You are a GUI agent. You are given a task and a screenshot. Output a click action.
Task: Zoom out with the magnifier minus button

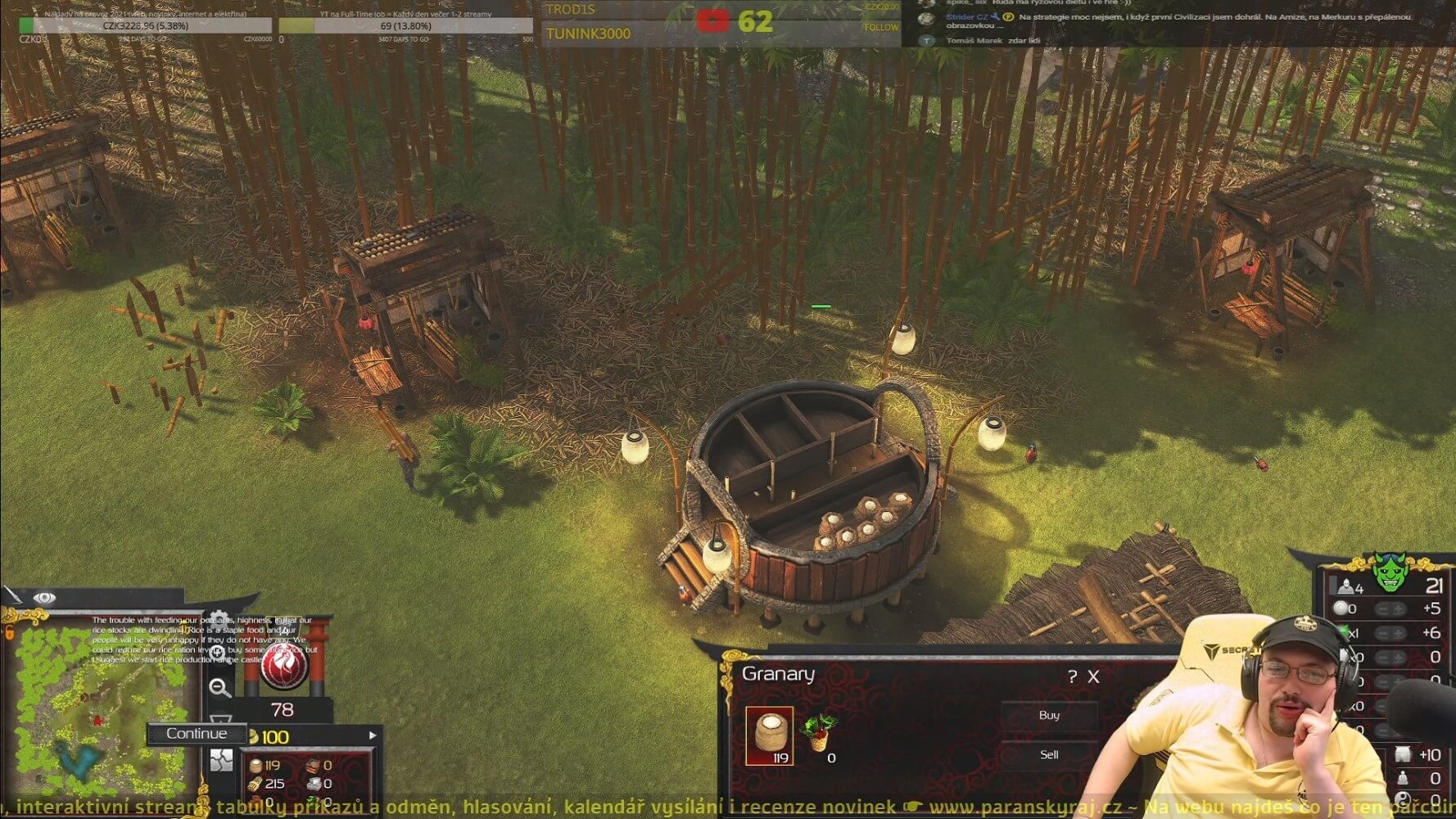click(219, 688)
